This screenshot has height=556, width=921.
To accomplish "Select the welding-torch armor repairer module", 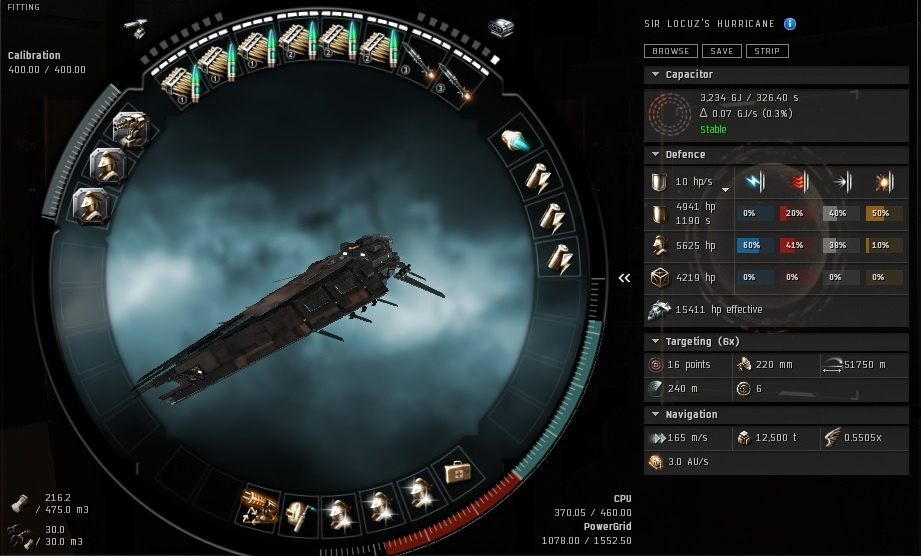I will pyautogui.click(x=298, y=509).
